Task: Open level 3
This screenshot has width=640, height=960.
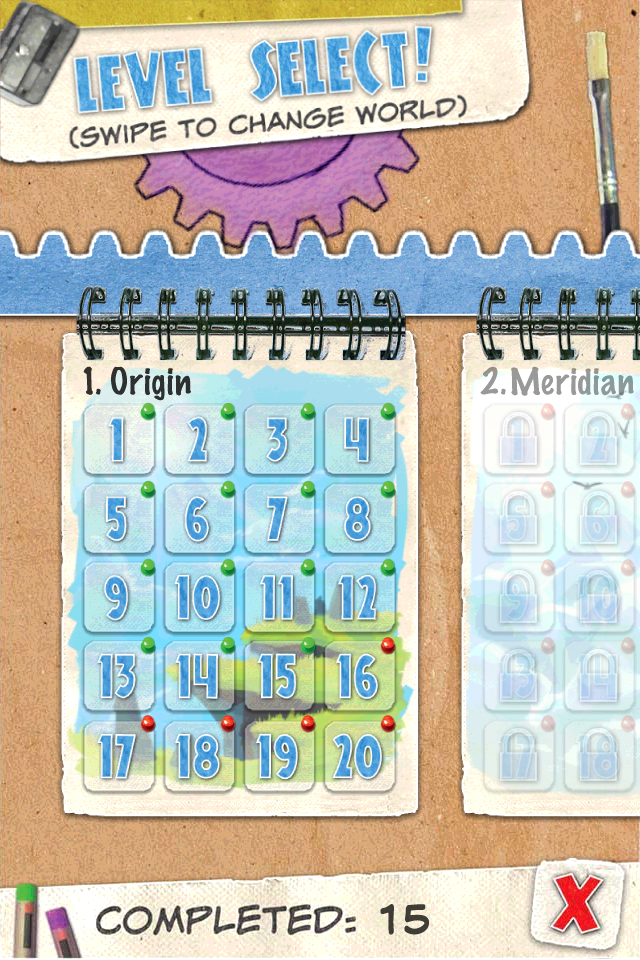Action: pos(278,440)
